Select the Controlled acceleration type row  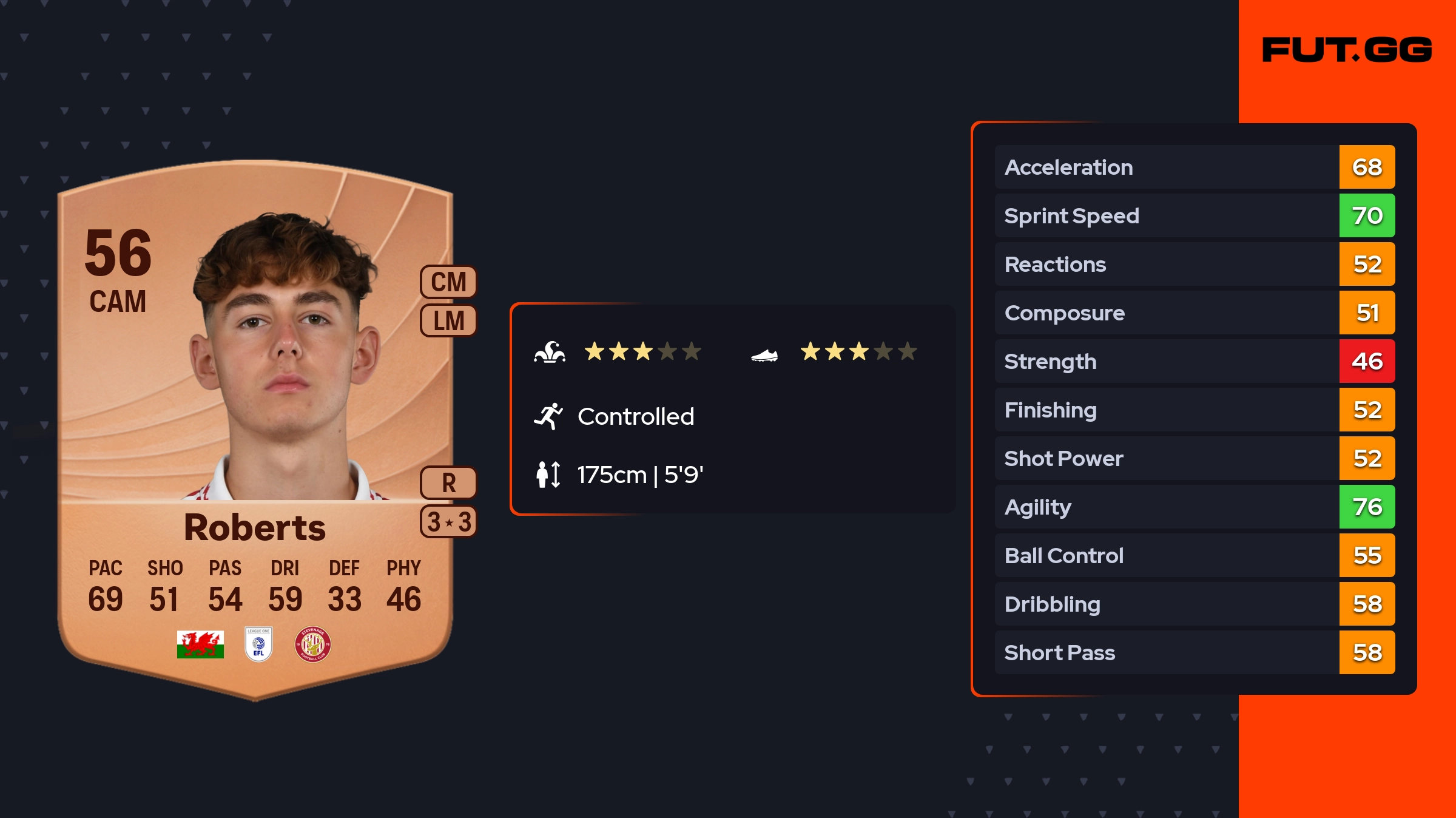coord(635,417)
